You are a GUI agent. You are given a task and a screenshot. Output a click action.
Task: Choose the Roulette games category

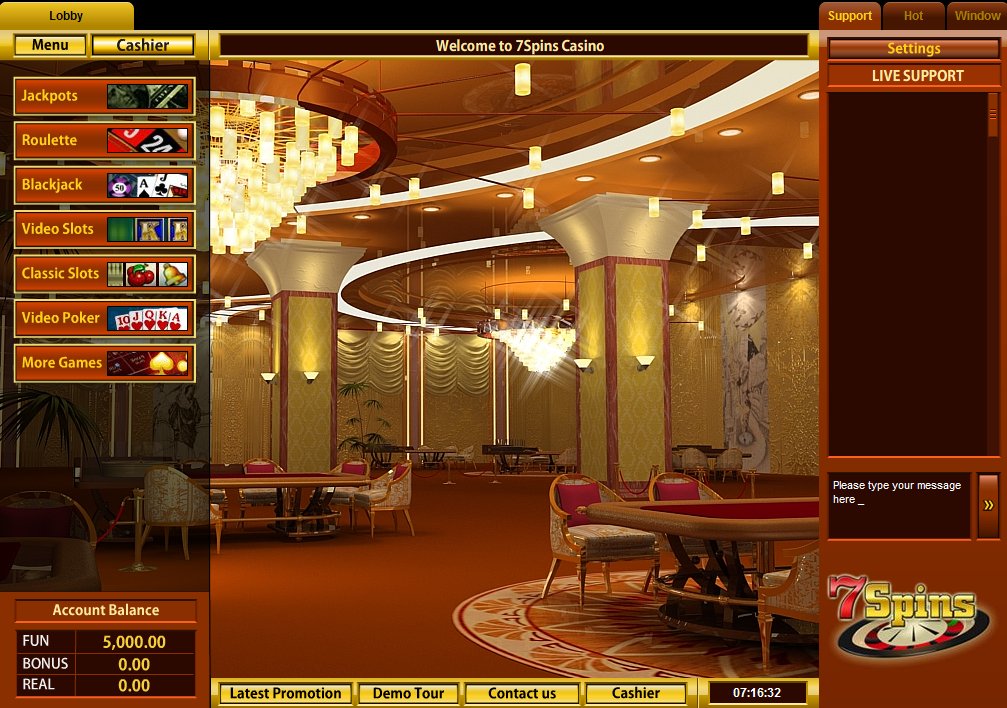click(104, 140)
